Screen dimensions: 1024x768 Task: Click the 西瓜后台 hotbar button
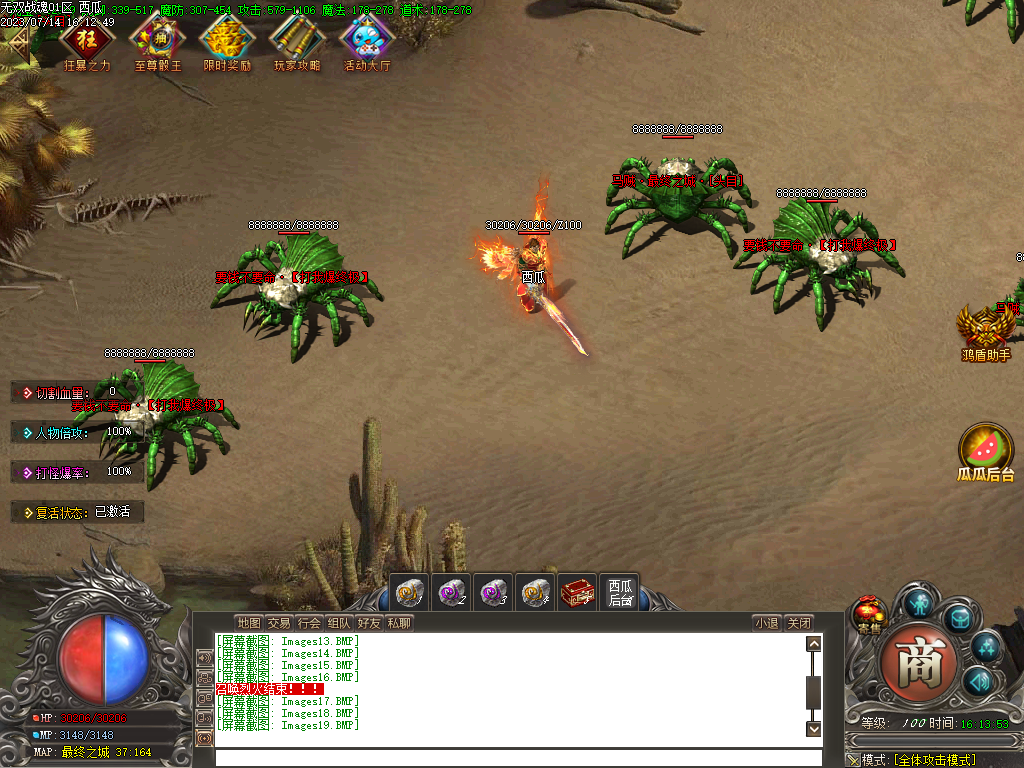click(621, 593)
